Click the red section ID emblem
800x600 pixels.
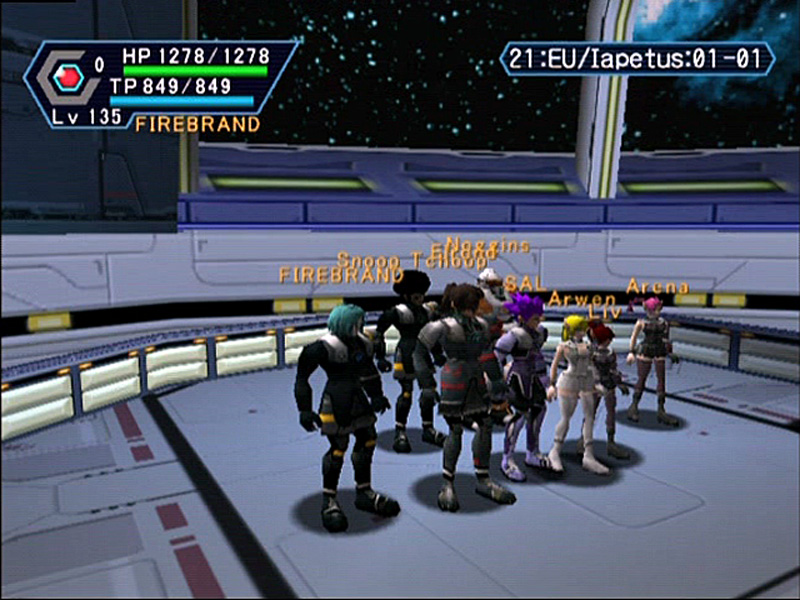(68, 77)
